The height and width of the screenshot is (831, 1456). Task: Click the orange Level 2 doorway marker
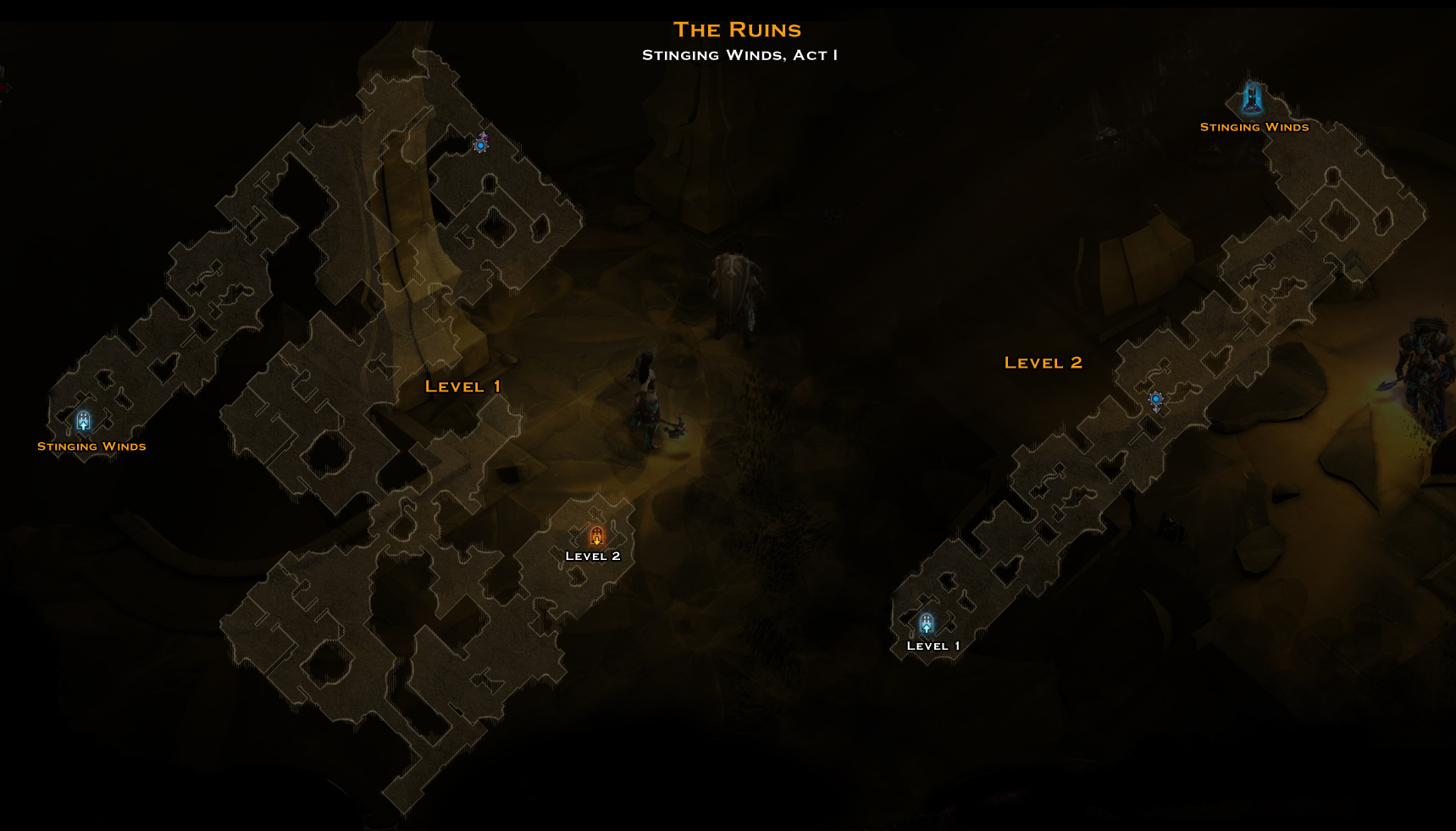[x=597, y=536]
